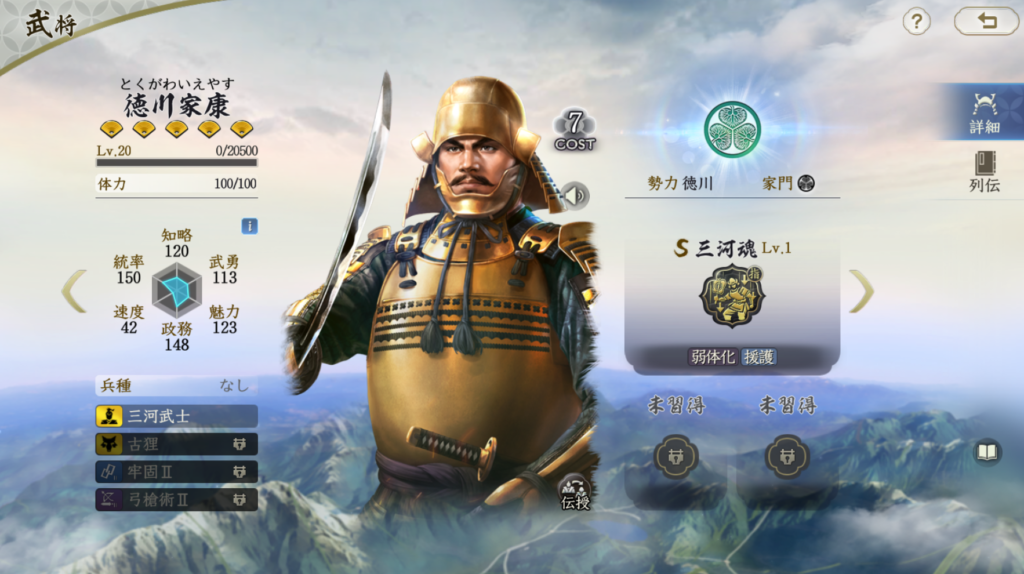This screenshot has width=1024, height=574.
Task: Play the officer voice speaker icon
Action: (575, 195)
